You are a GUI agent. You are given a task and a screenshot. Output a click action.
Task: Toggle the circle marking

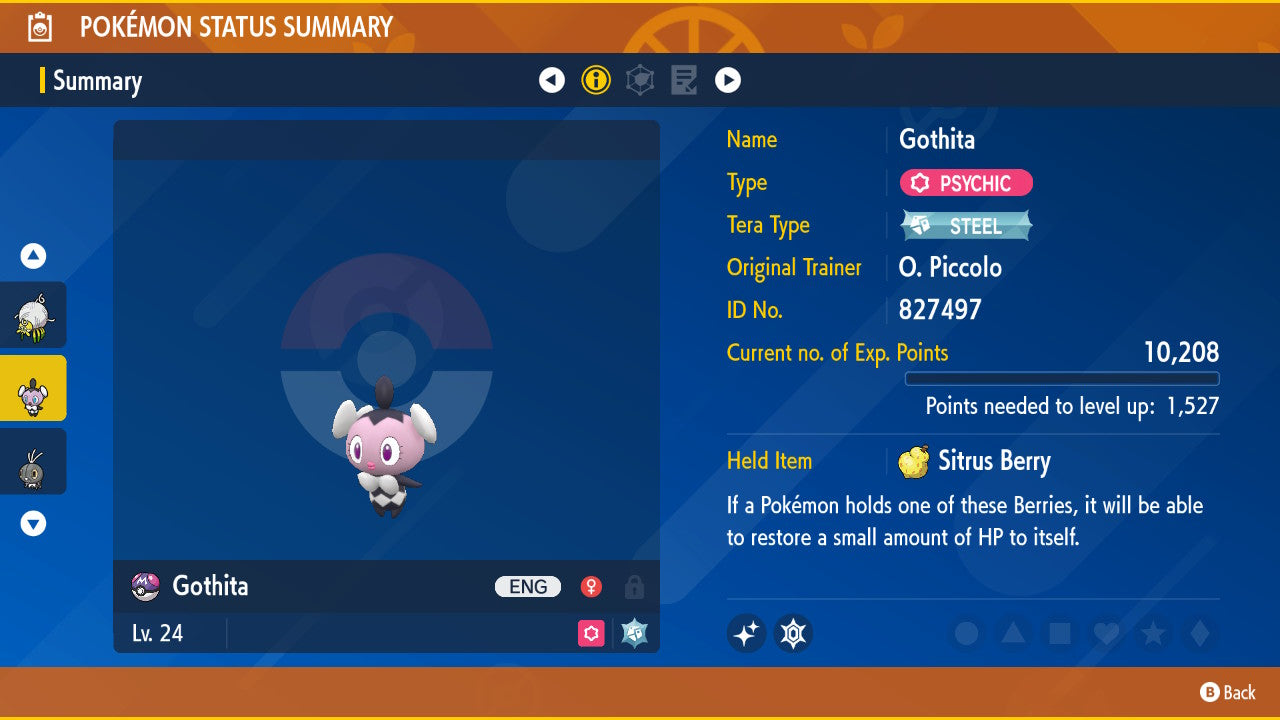click(966, 633)
